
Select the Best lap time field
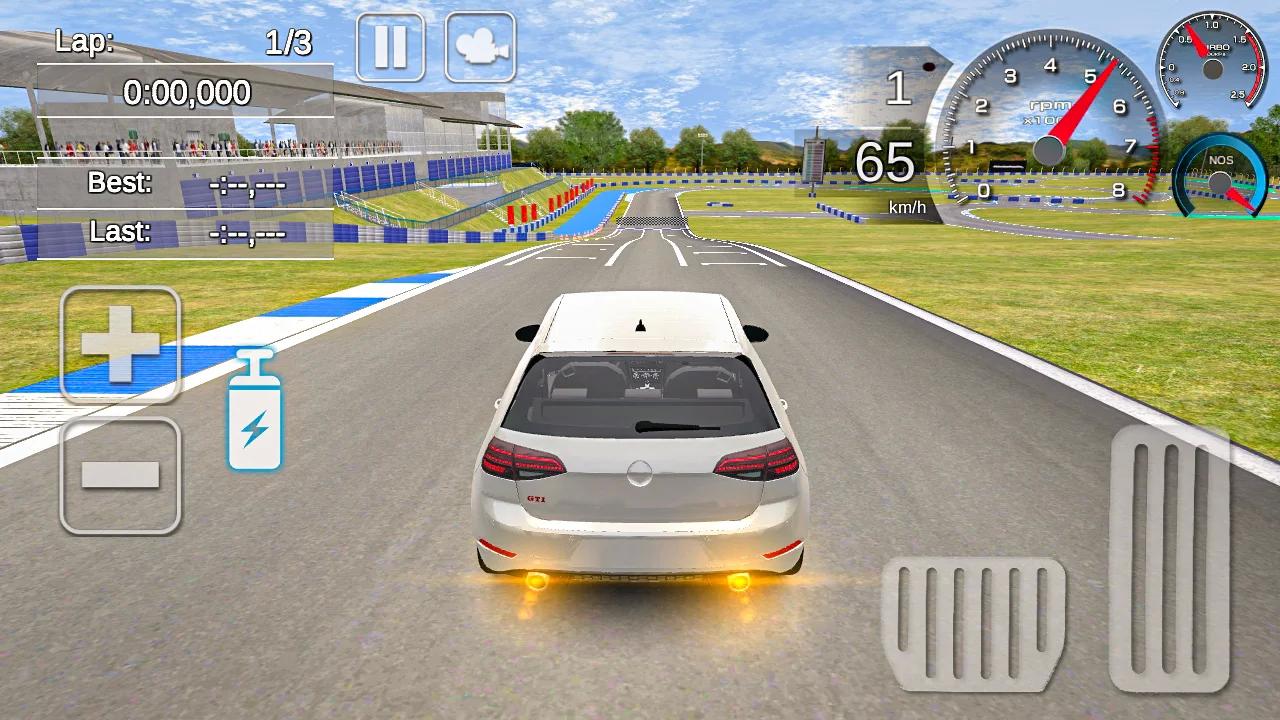tap(183, 184)
